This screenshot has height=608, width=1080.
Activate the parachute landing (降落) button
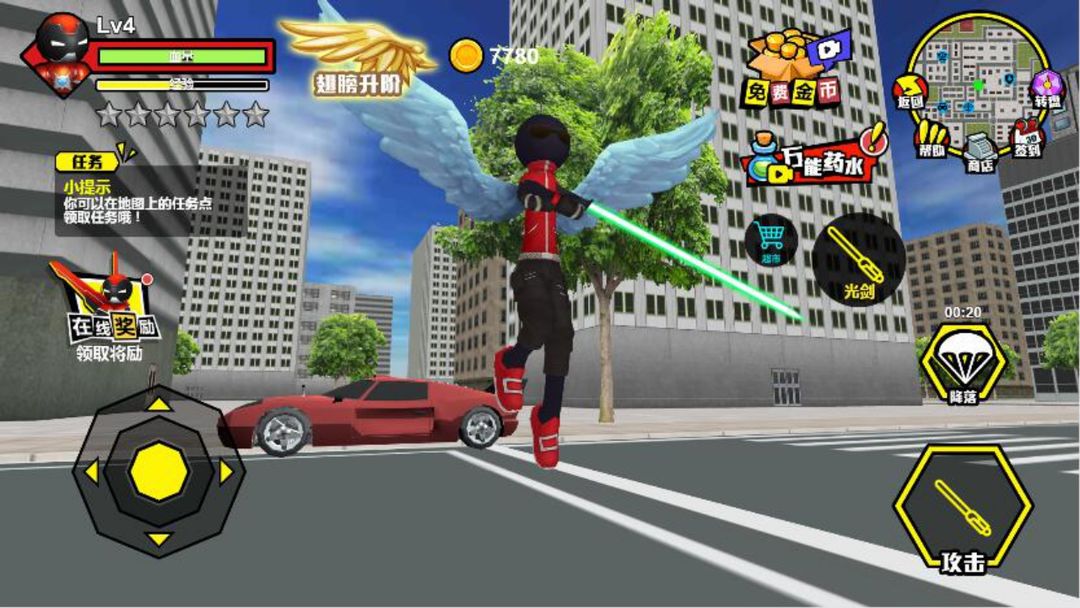click(x=963, y=362)
